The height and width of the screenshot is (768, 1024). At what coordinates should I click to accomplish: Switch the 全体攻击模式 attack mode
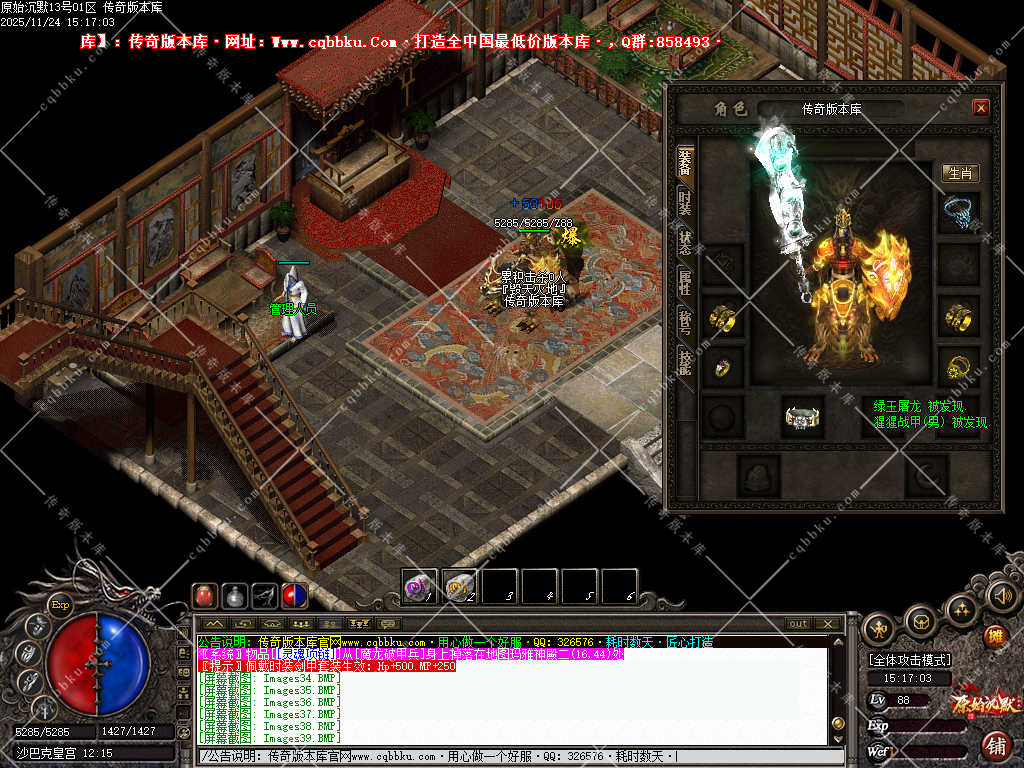[910, 660]
